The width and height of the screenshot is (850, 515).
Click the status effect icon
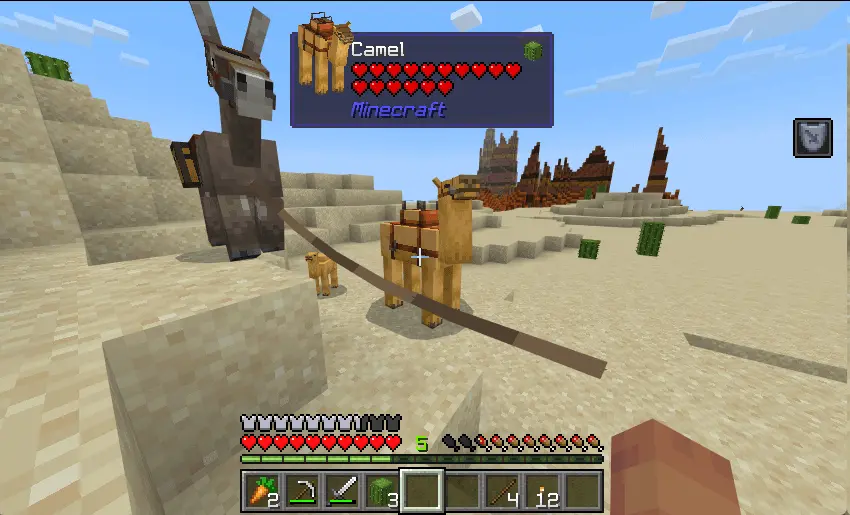812,138
